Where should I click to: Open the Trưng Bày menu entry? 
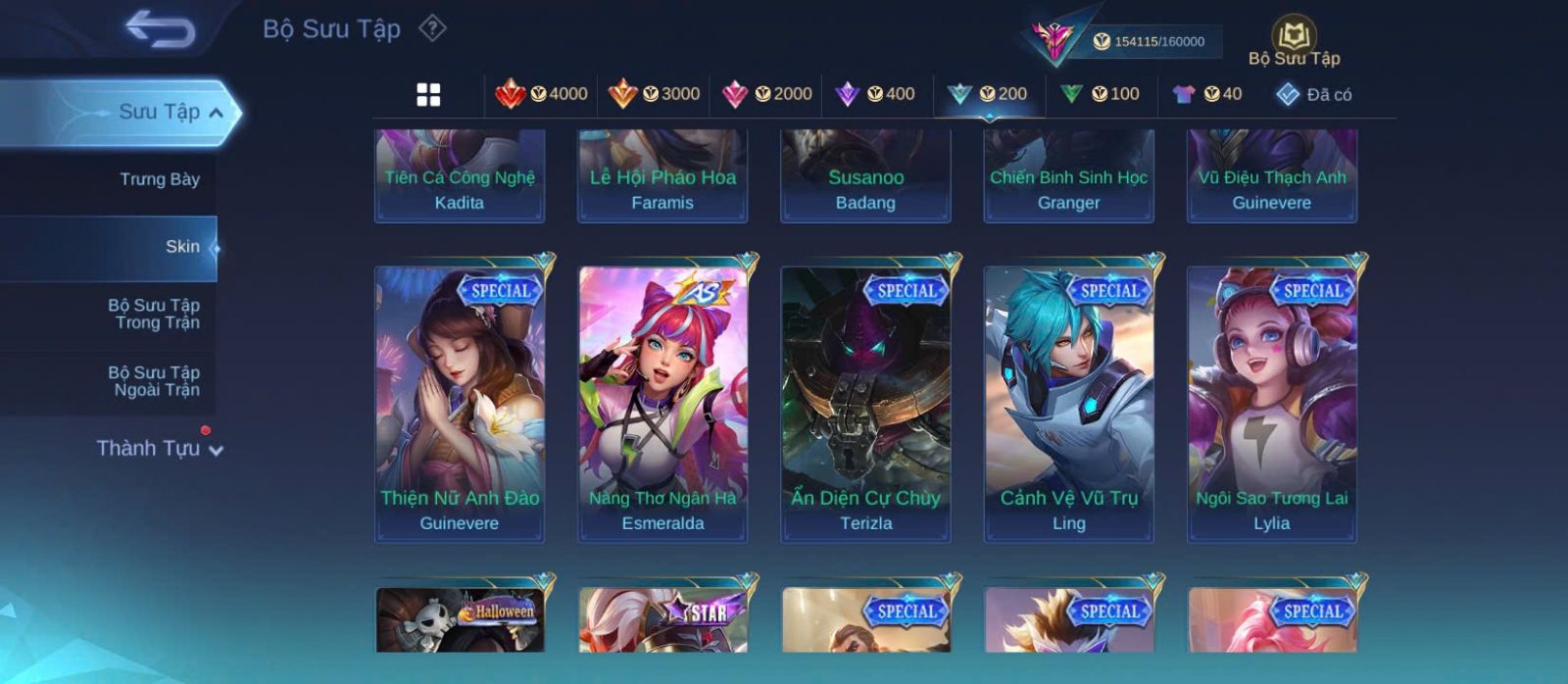point(159,179)
